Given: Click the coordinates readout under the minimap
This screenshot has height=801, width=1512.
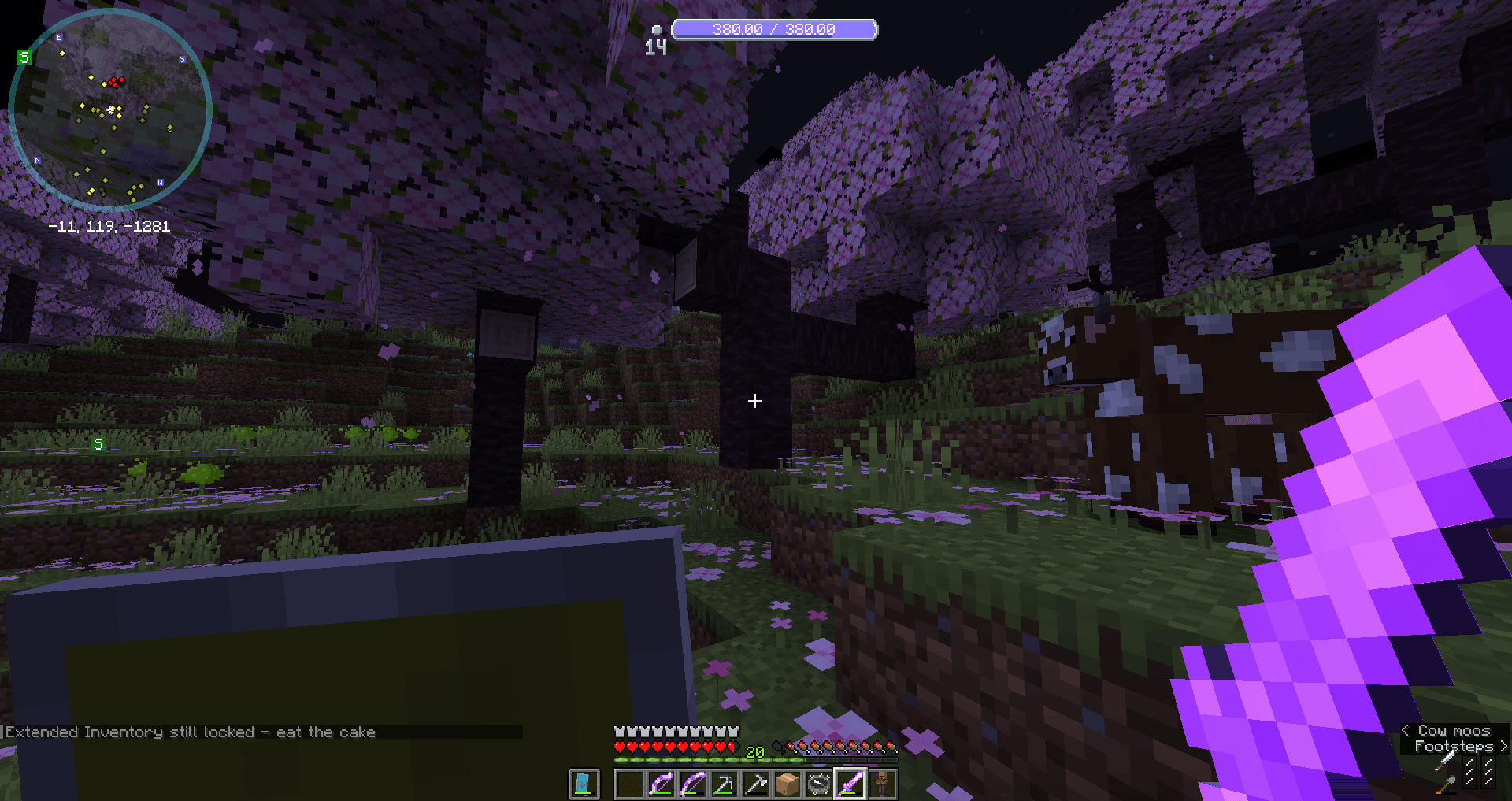Looking at the screenshot, I should [x=109, y=224].
